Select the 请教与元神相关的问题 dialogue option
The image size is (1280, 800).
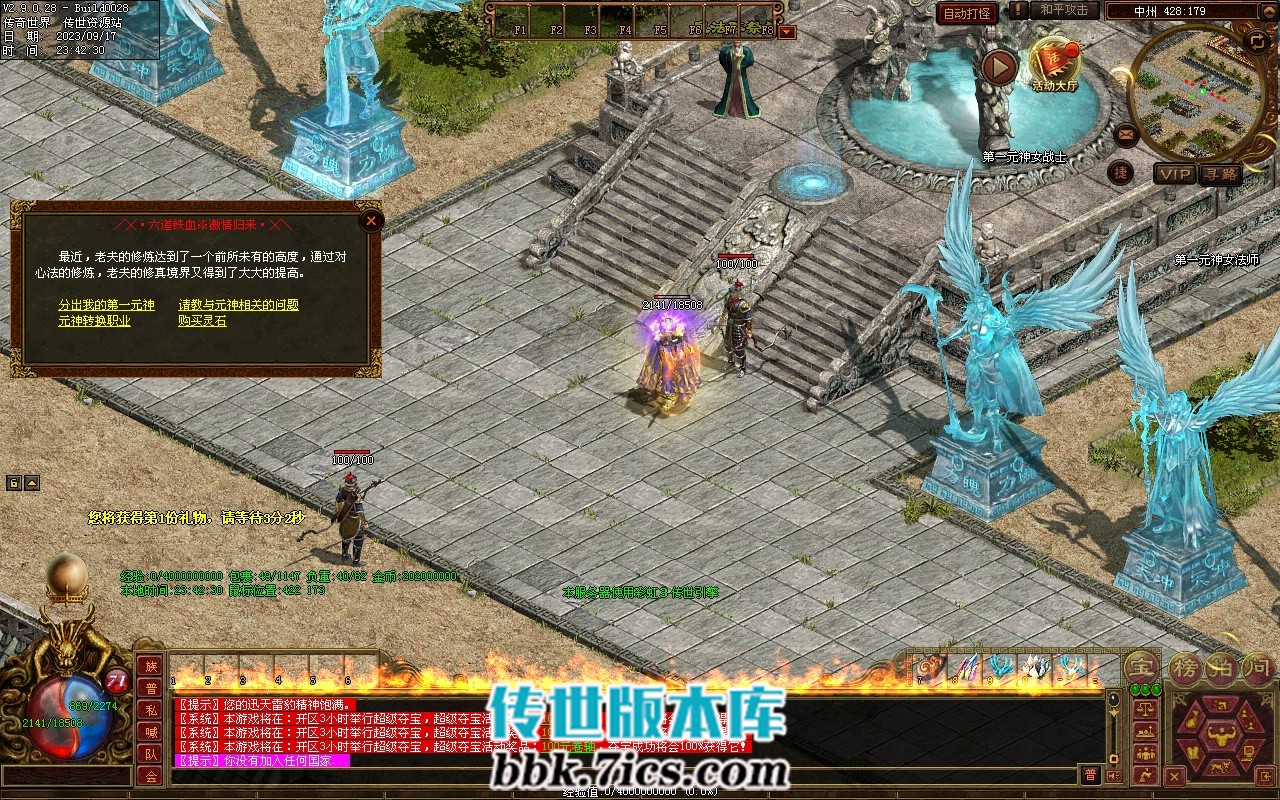click(238, 305)
